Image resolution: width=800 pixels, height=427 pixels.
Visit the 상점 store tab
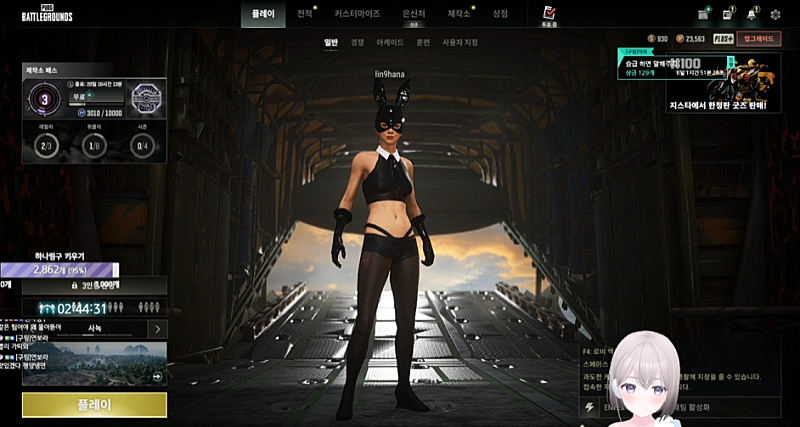(500, 14)
